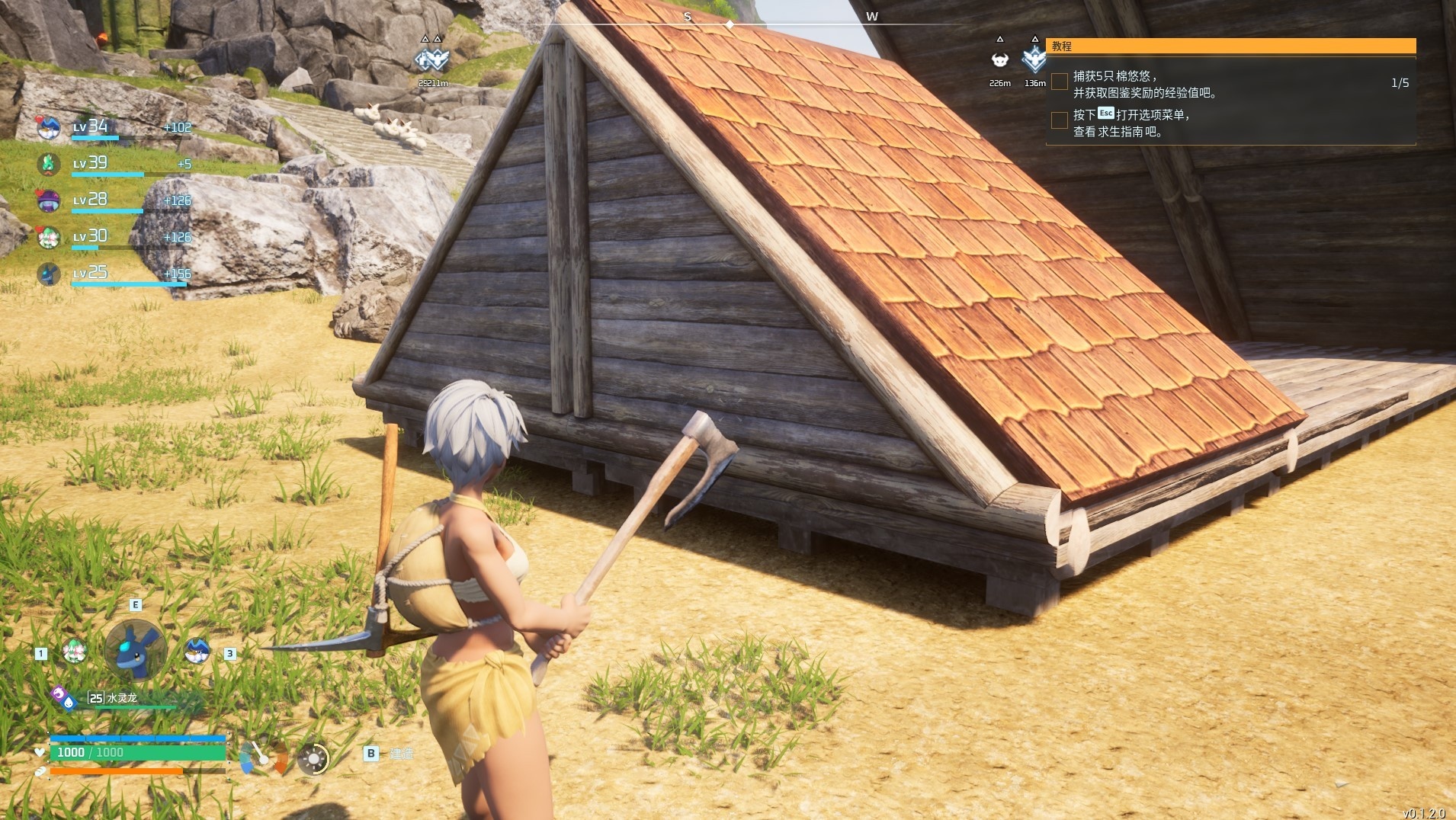Select the level 34 blue penguin Pal
The height and width of the screenshot is (820, 1456).
48,127
